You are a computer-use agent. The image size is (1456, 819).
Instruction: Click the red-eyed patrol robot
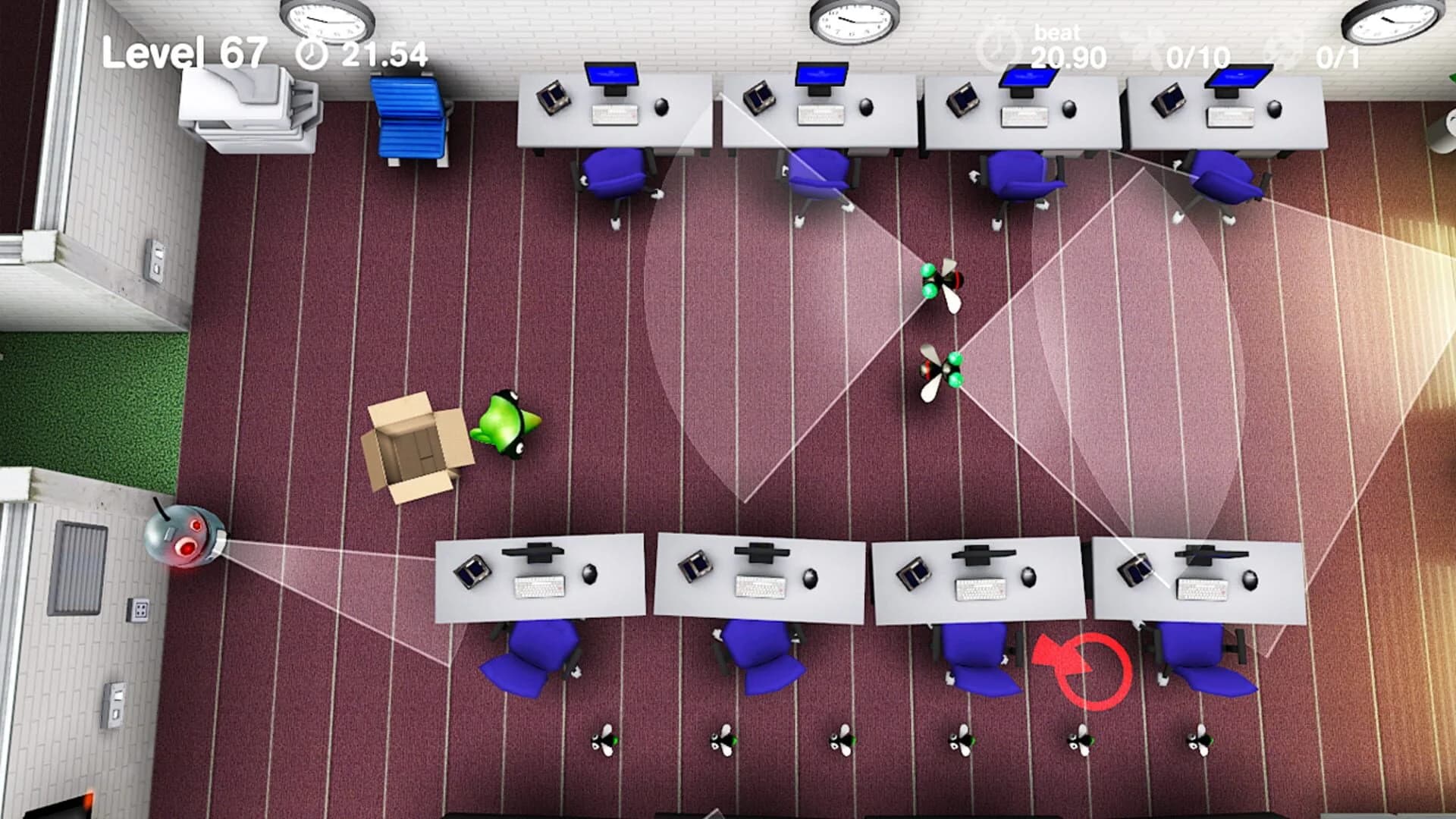(186, 538)
